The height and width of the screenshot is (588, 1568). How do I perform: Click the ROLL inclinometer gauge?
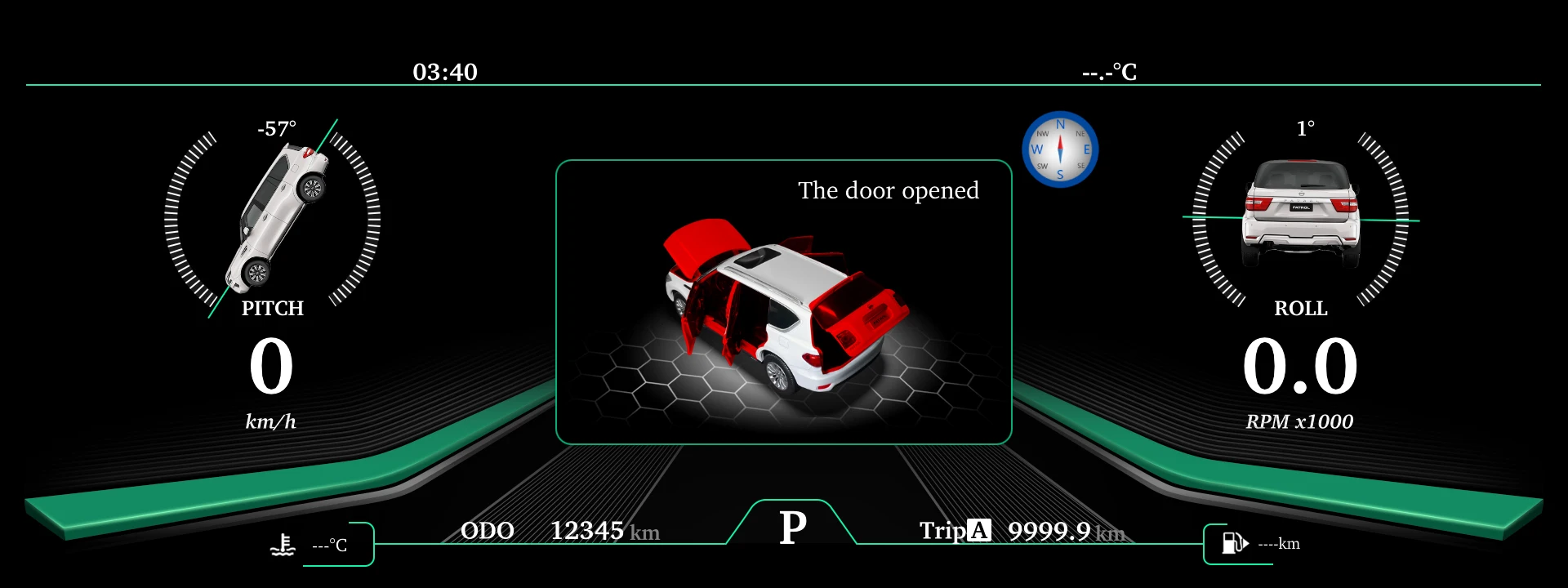point(1301,219)
